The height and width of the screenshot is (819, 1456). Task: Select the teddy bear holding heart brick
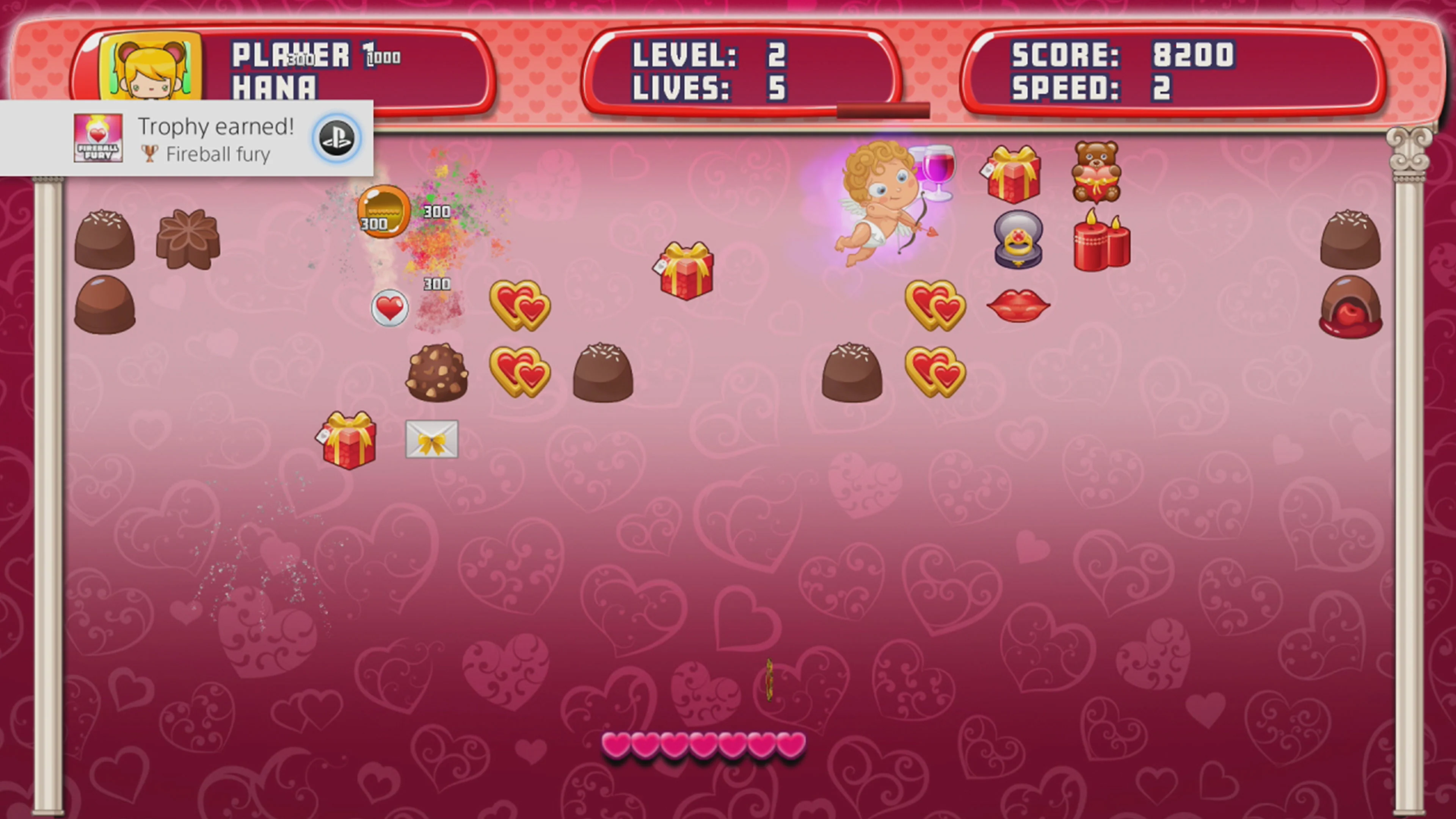click(x=1097, y=173)
